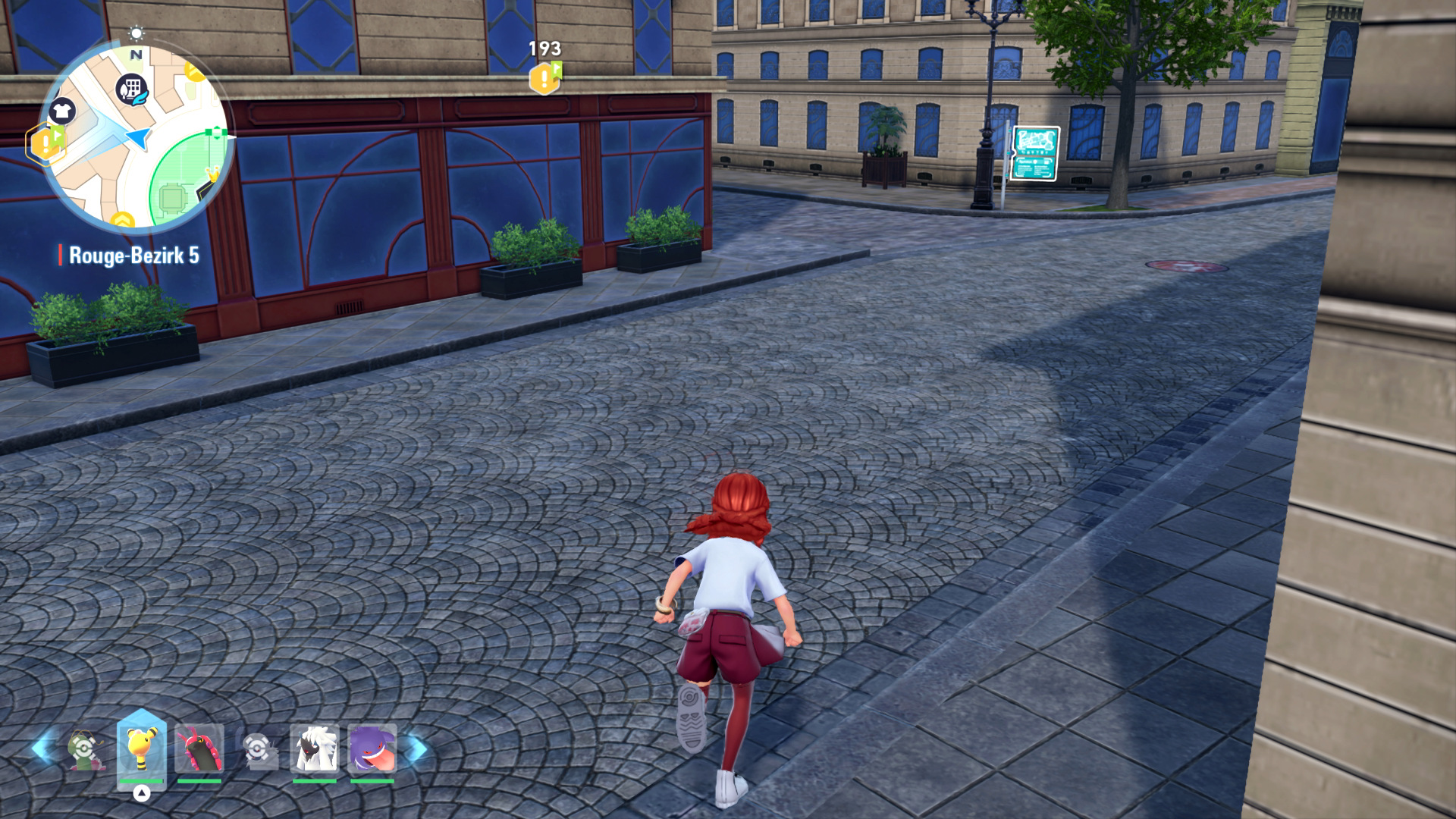The height and width of the screenshot is (819, 1456).
Task: Select the faded green Pokémon at the party bar's left end
Action: 83,750
